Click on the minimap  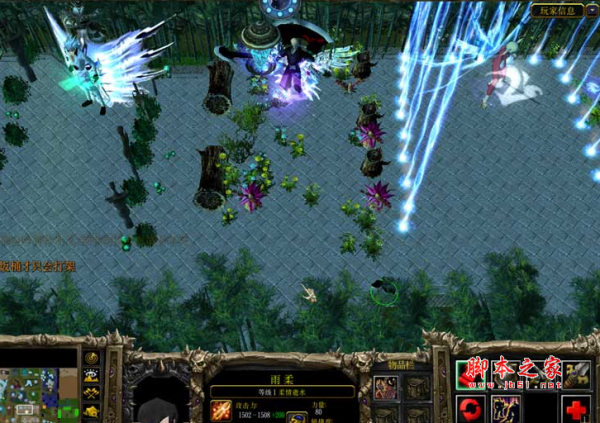point(40,394)
